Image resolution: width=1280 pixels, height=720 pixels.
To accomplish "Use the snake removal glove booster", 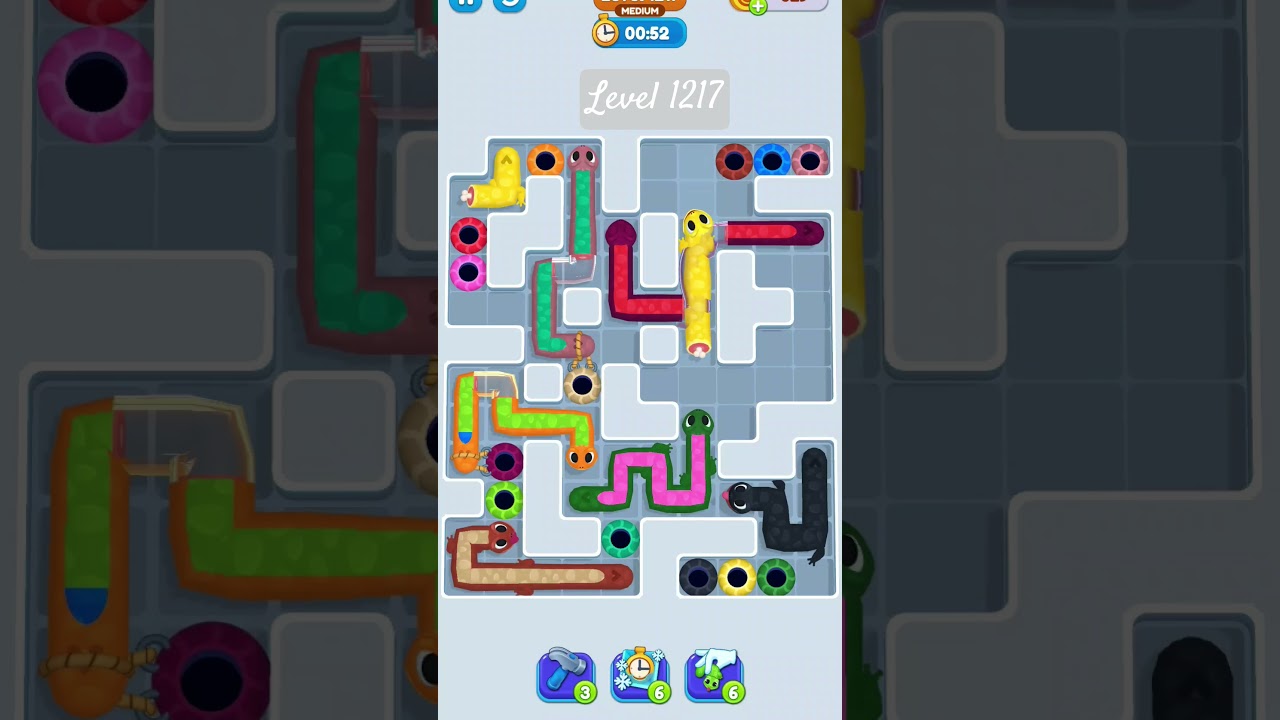I will 715,676.
